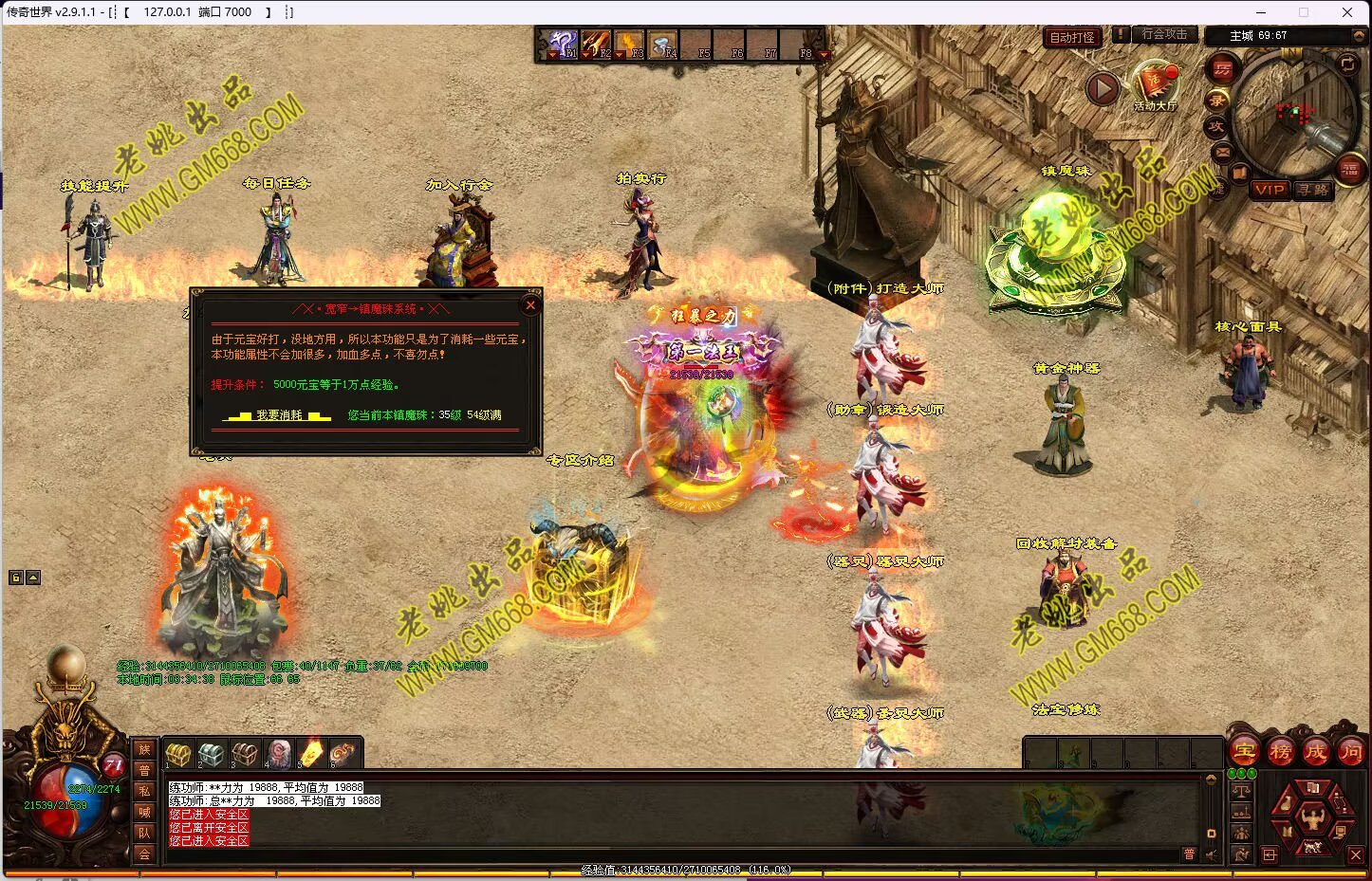This screenshot has height=881, width=1372.
Task: Open the 成 achievements button
Action: [1315, 752]
